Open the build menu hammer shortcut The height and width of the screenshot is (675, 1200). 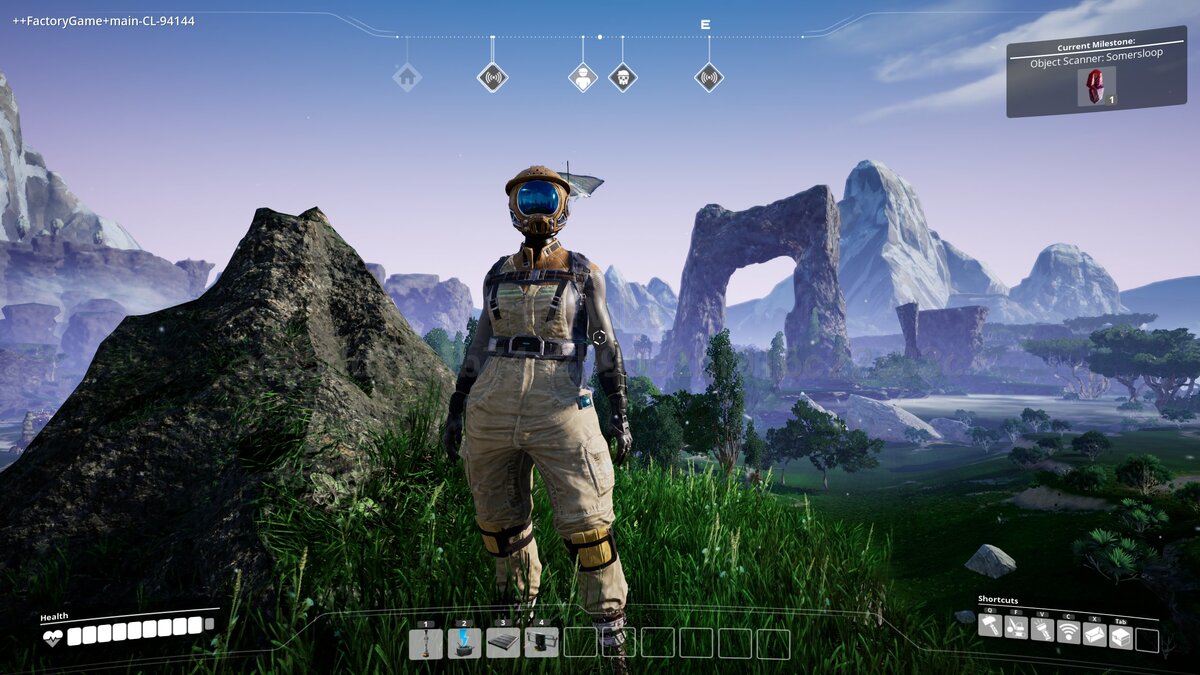[x=990, y=627]
